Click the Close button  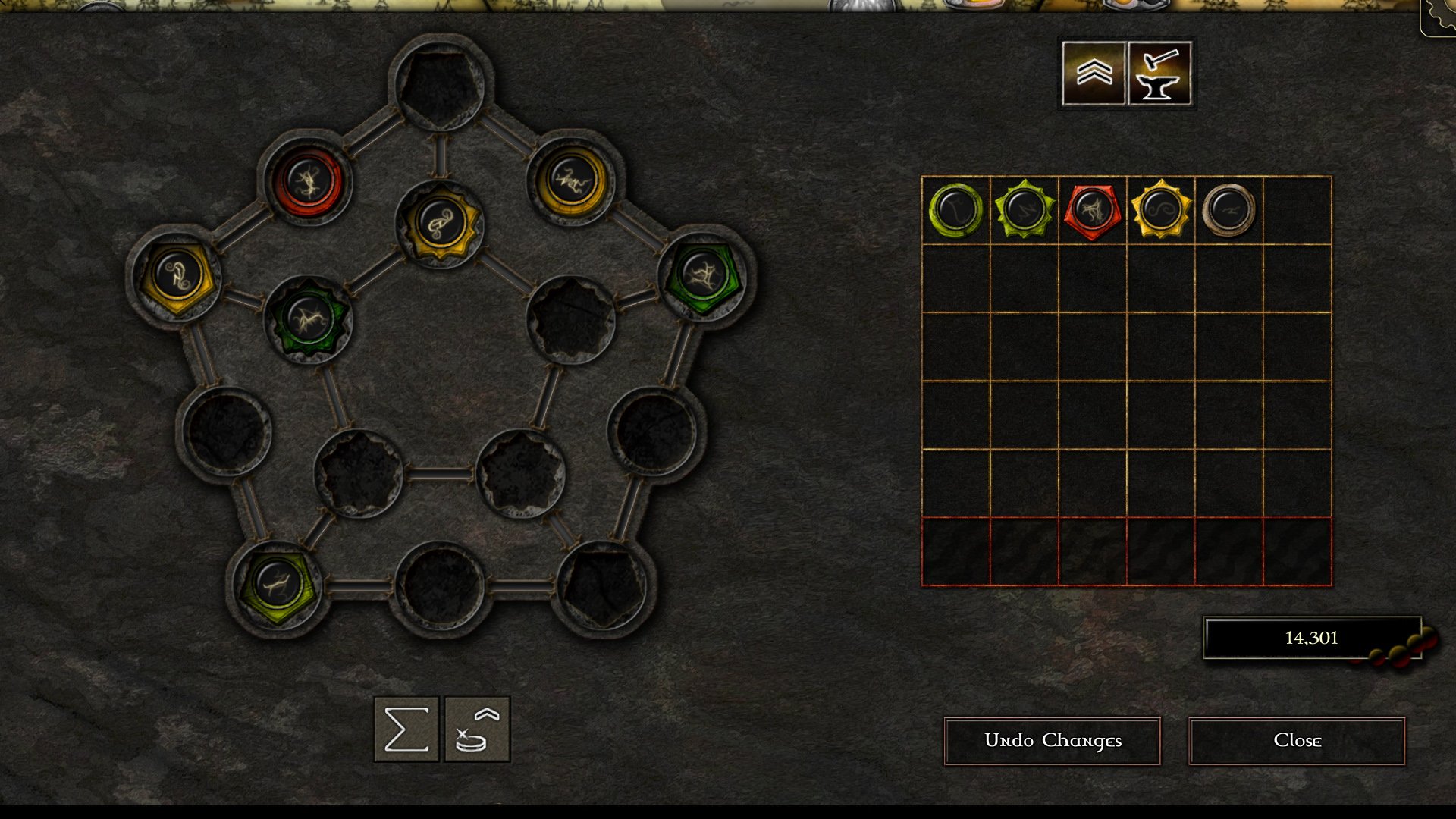tap(1298, 741)
